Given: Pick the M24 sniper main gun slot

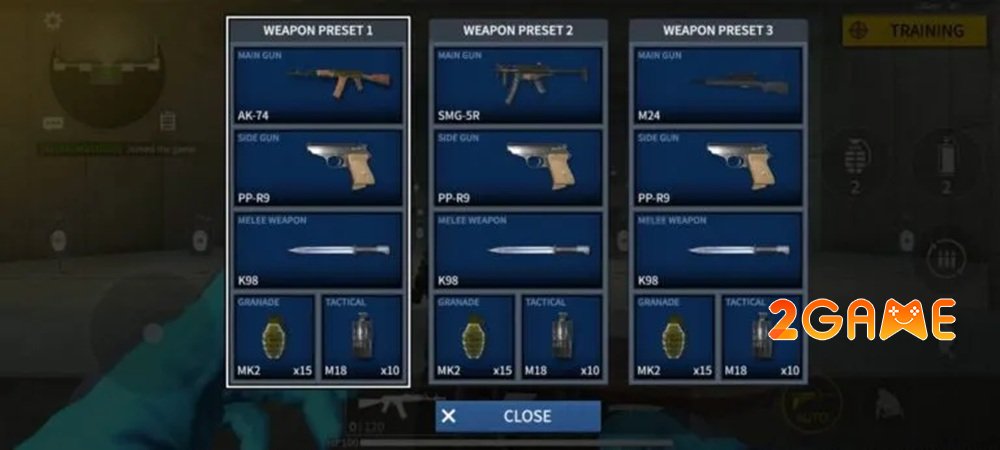Looking at the screenshot, I should click(718, 84).
